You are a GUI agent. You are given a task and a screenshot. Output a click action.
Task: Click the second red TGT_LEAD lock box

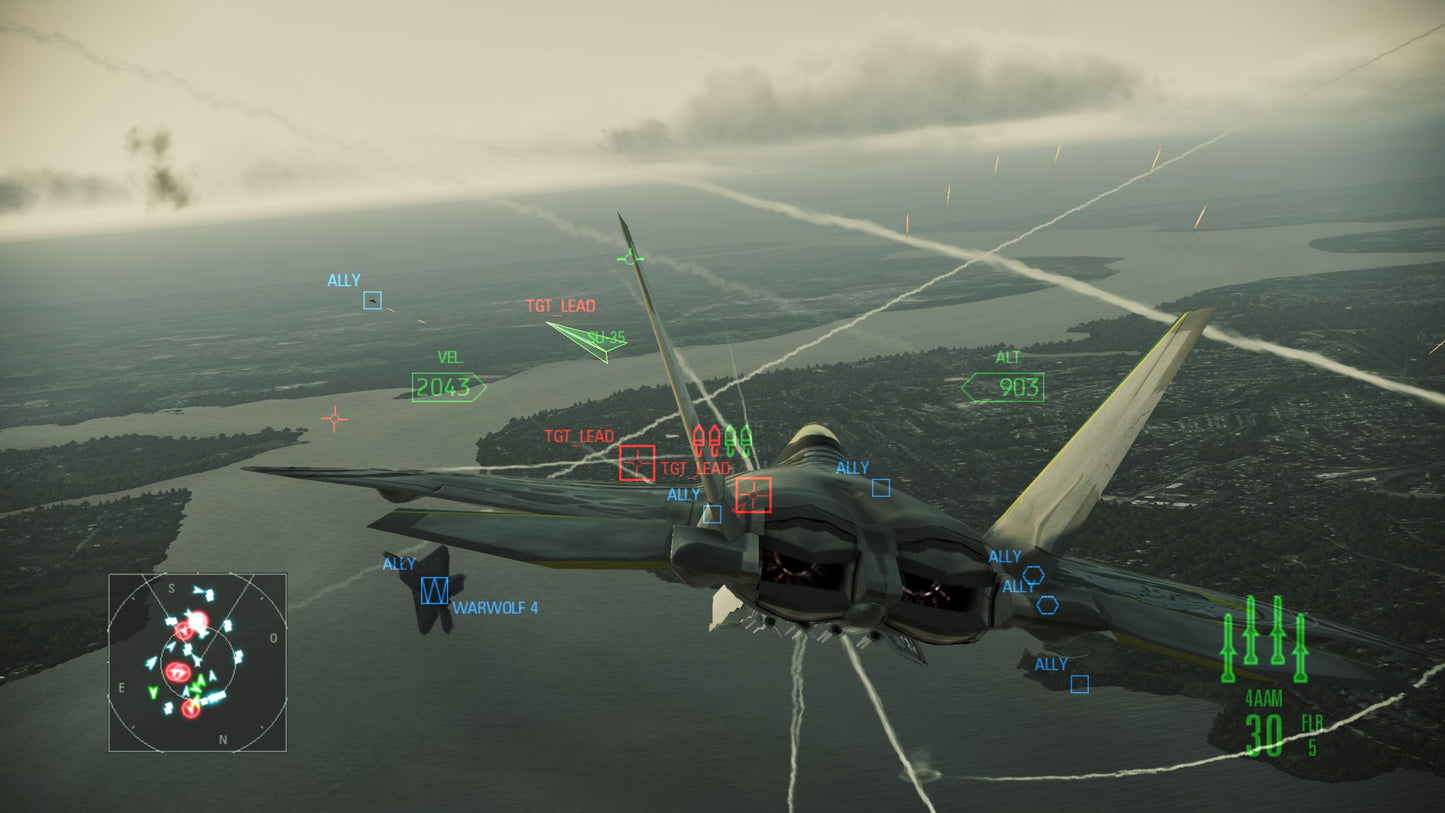coord(753,495)
